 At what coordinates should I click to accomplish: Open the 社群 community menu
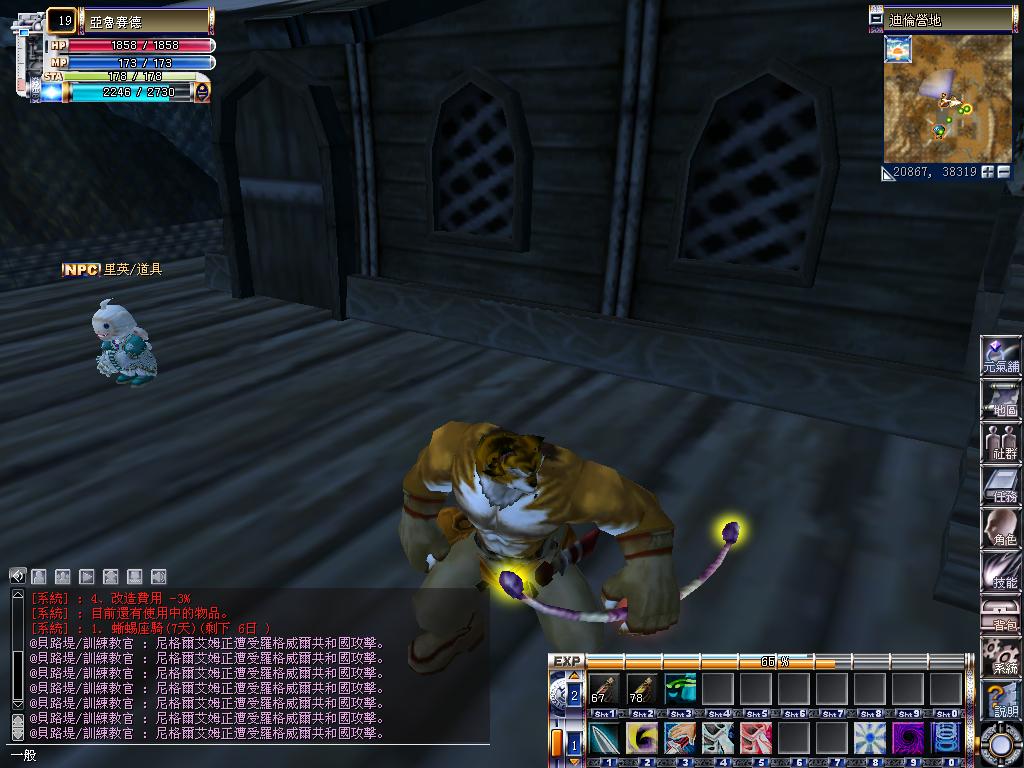point(1000,442)
